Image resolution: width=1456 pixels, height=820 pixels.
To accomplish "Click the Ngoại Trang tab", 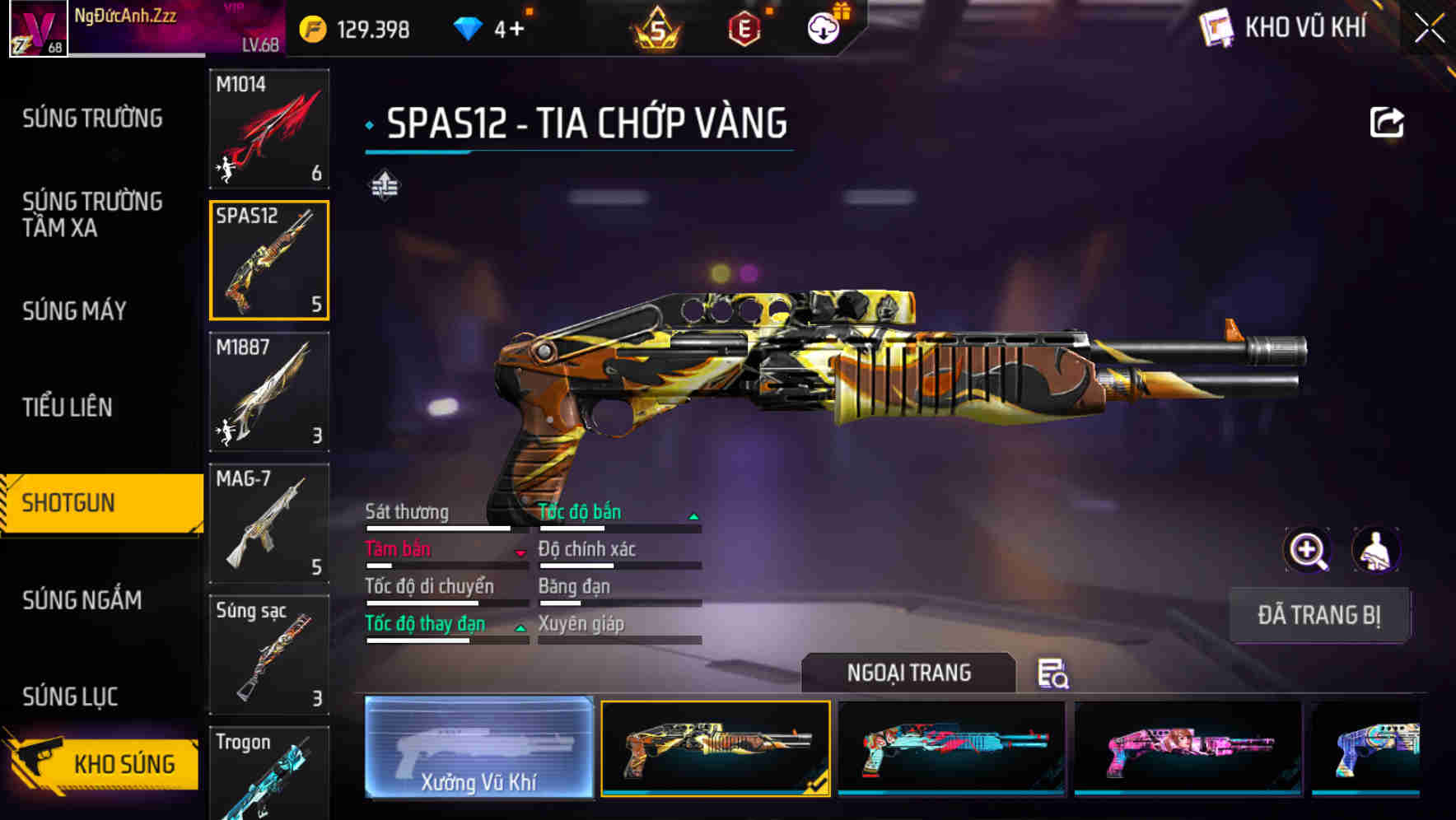I will pos(908,673).
